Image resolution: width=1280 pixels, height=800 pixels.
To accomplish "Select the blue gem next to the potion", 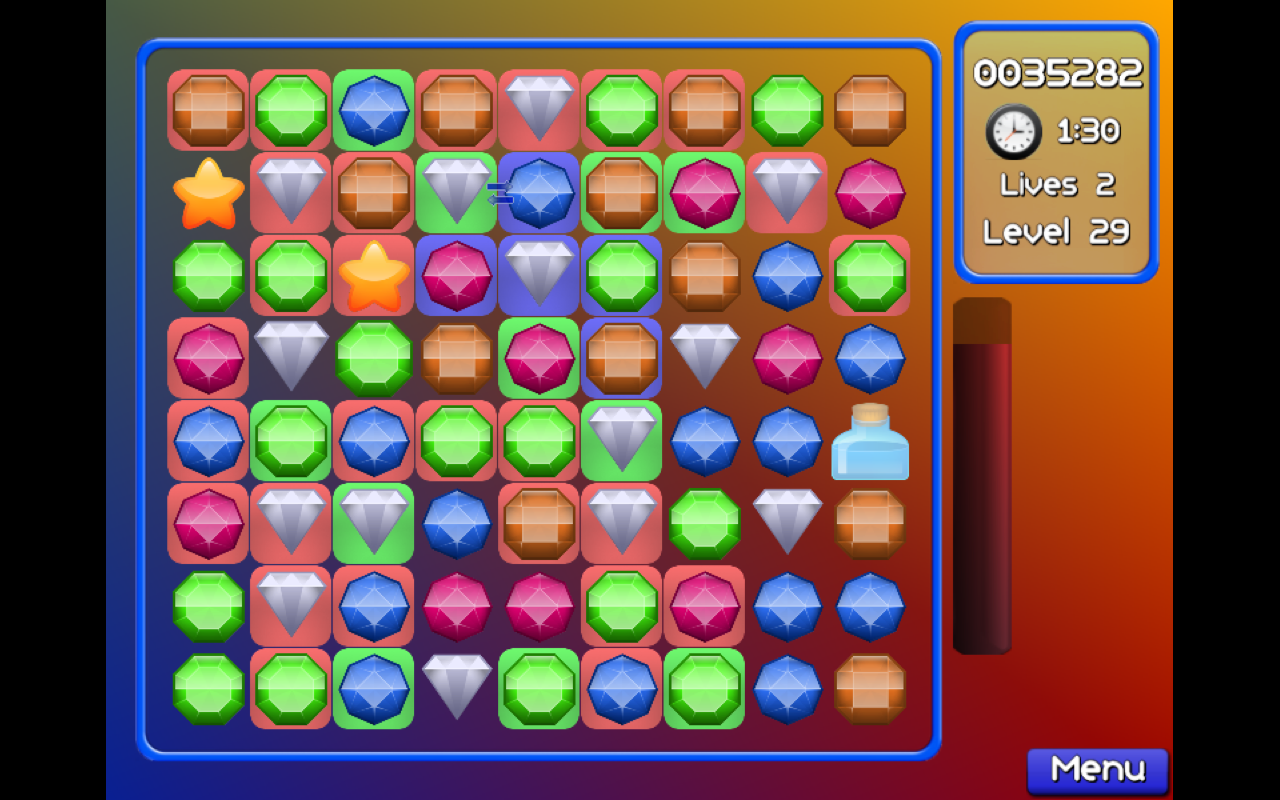I will coord(787,441).
